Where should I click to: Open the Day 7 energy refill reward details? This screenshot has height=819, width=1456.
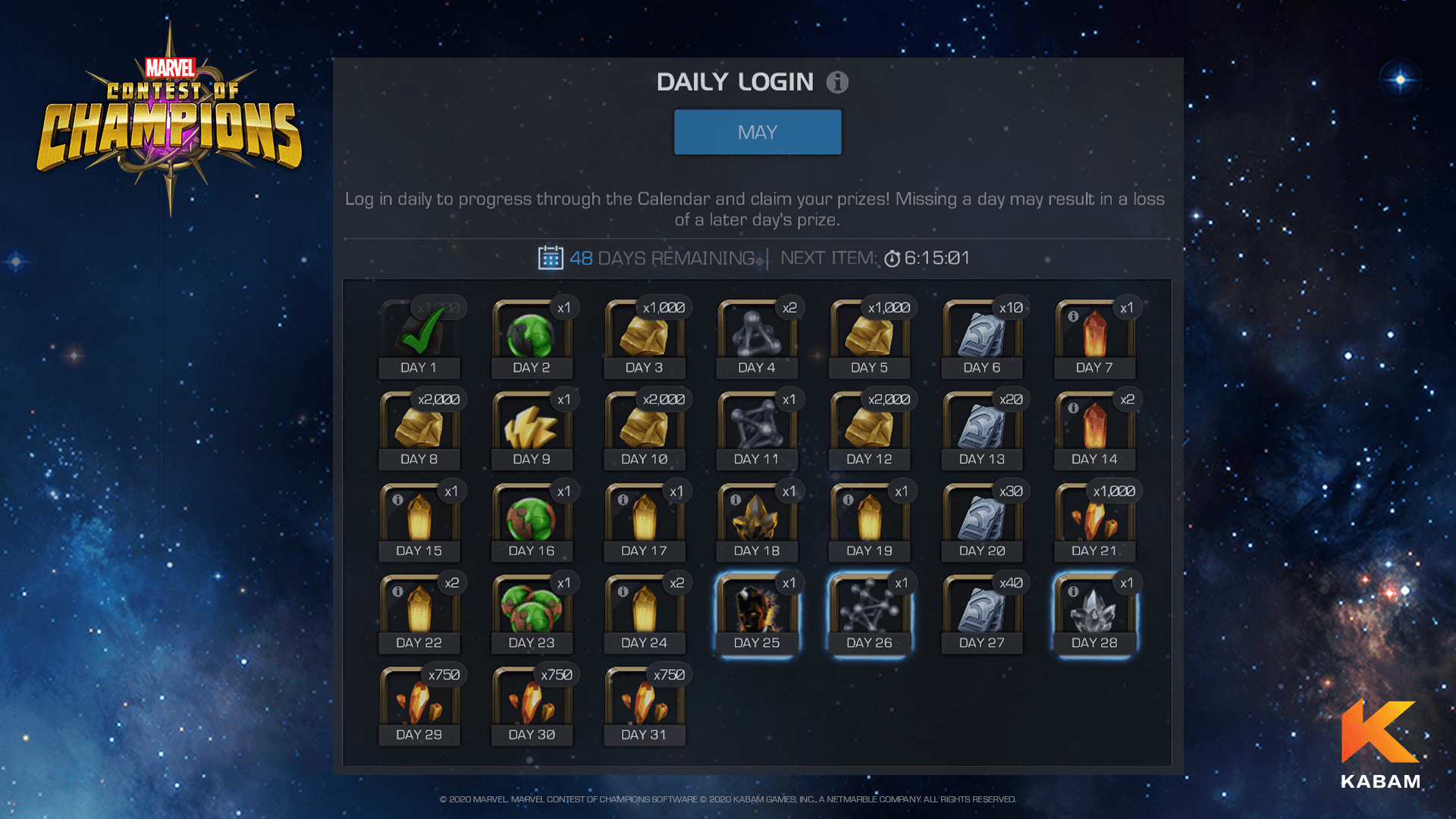click(1094, 335)
